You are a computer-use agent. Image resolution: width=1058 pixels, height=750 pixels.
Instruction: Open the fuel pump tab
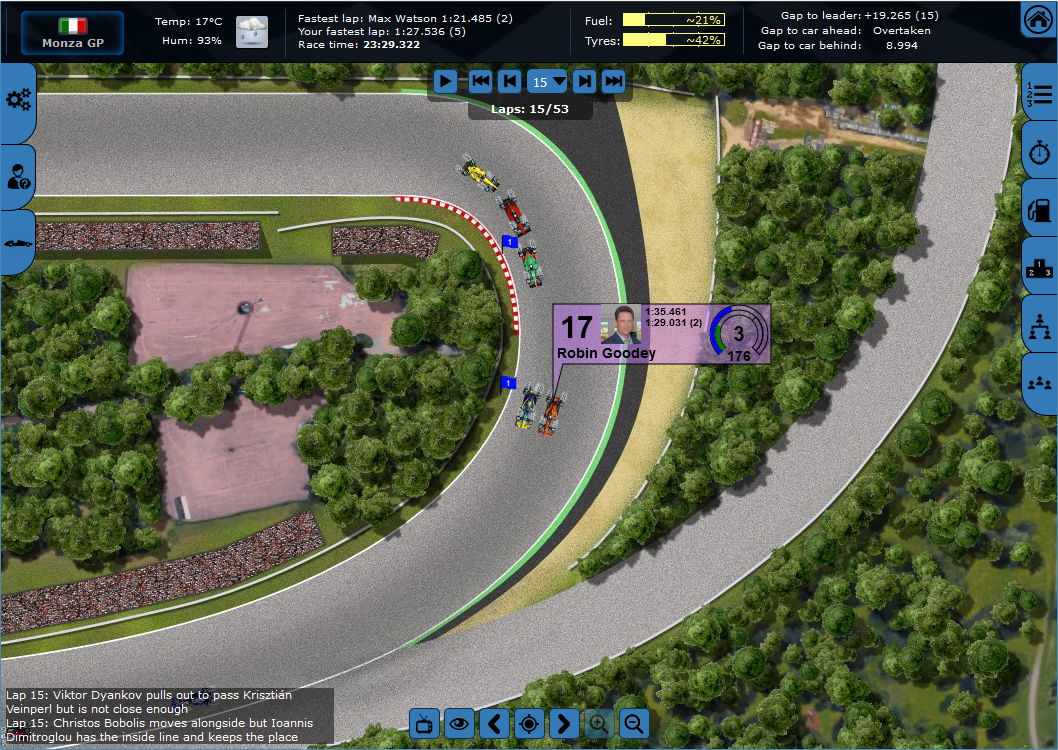(1041, 209)
